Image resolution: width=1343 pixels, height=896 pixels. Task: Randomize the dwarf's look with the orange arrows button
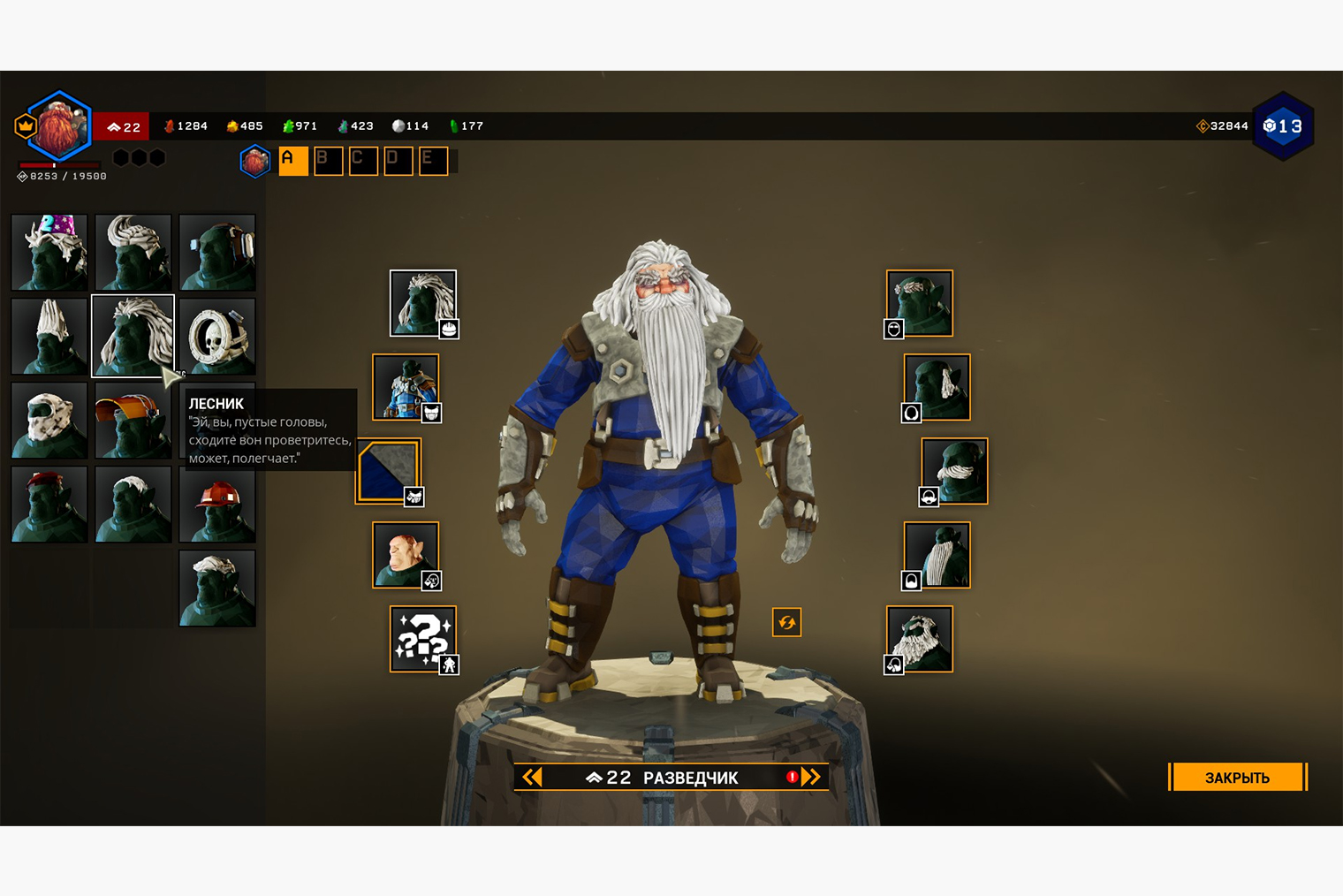pyautogui.click(x=786, y=622)
